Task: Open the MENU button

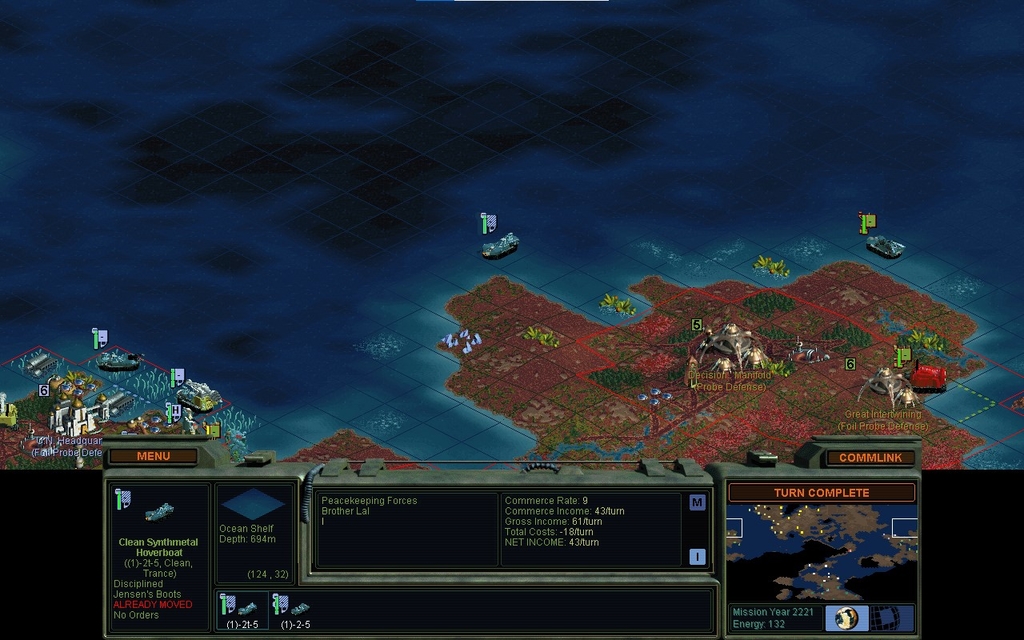Action: pos(154,456)
